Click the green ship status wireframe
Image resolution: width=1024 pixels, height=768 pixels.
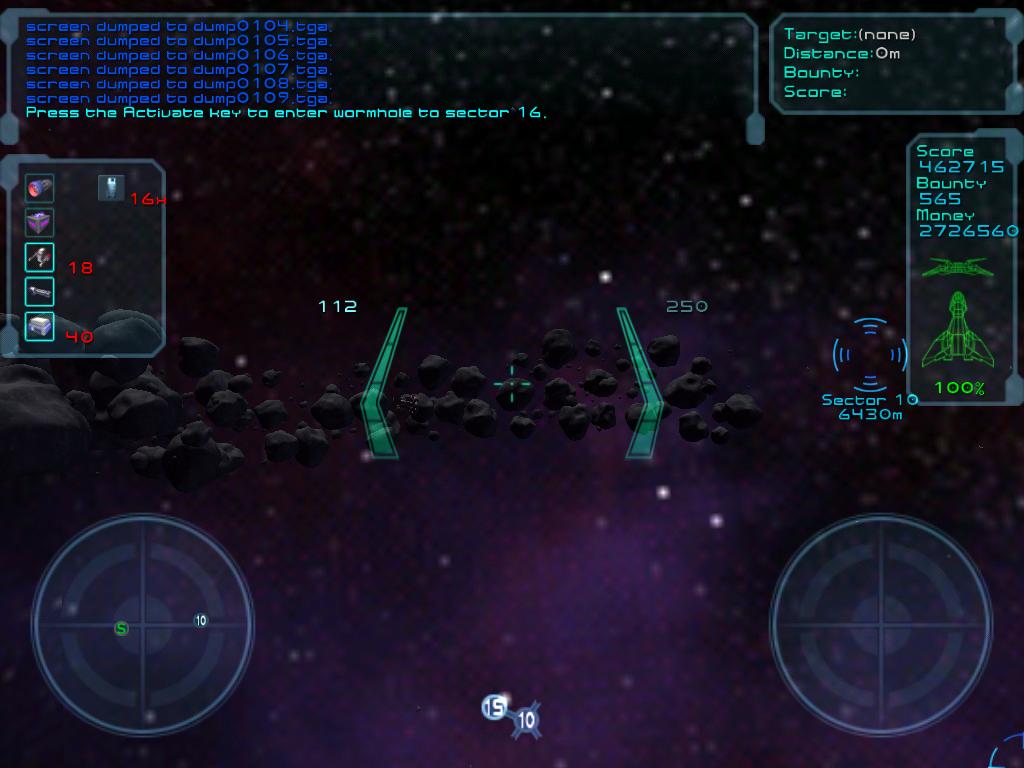coord(959,332)
